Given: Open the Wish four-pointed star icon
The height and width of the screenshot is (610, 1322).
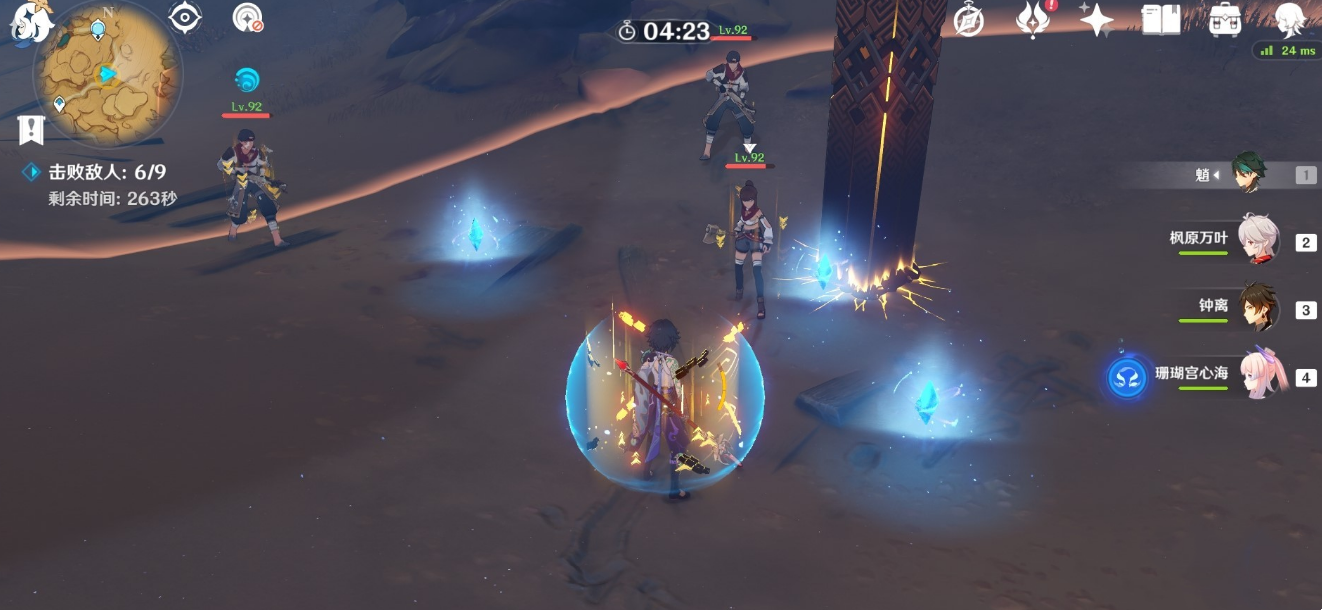Looking at the screenshot, I should [1097, 20].
